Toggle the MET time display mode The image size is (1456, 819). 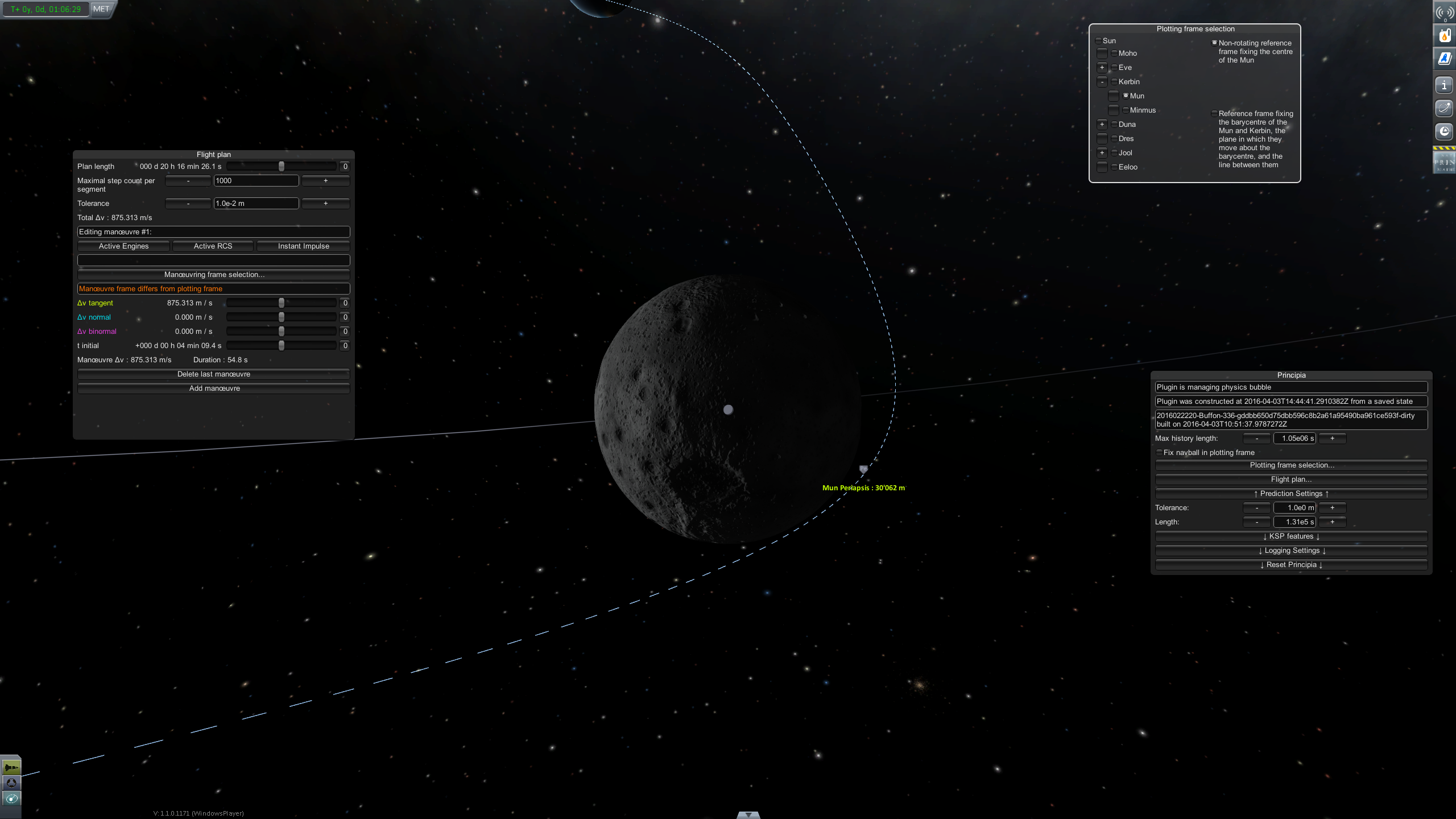point(101,9)
